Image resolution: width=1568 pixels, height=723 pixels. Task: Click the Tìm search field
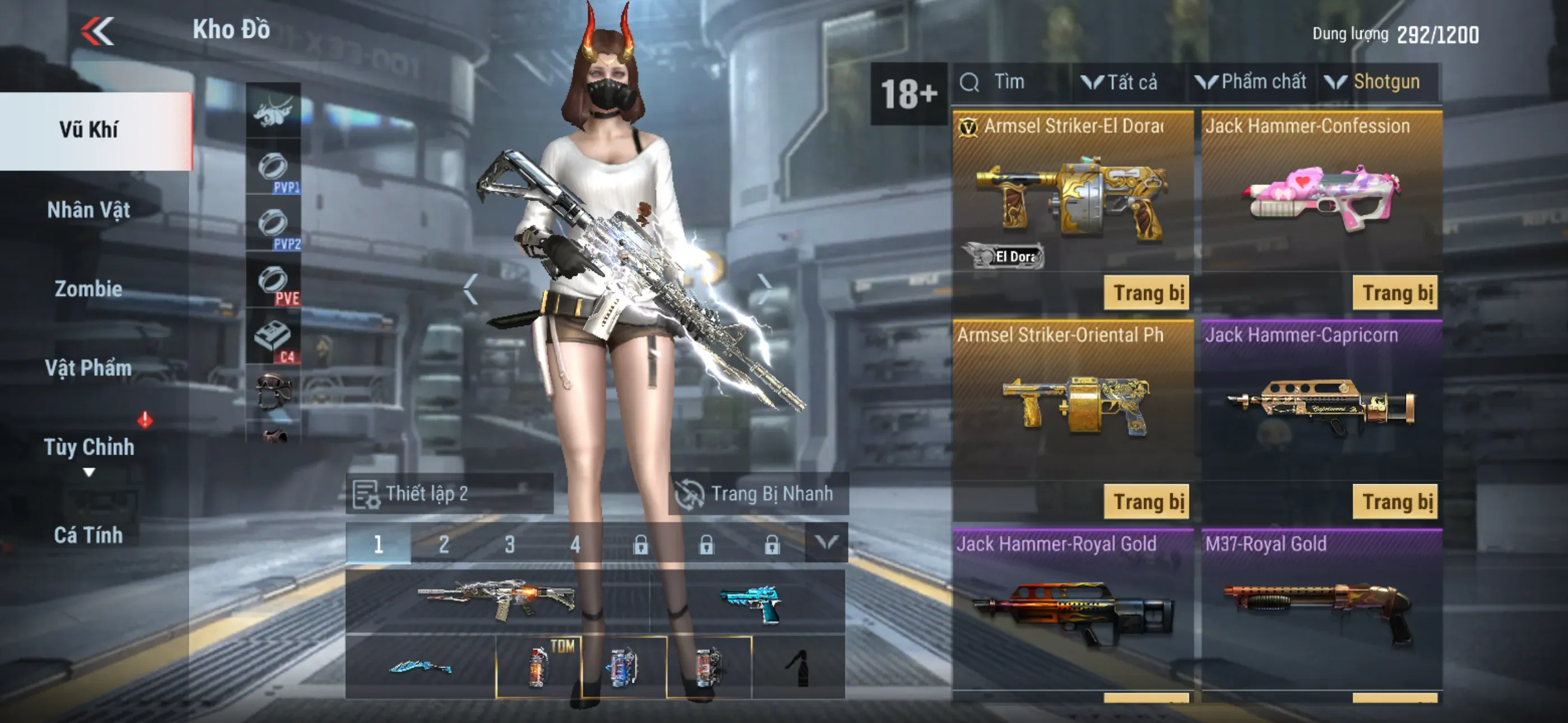coord(1011,82)
